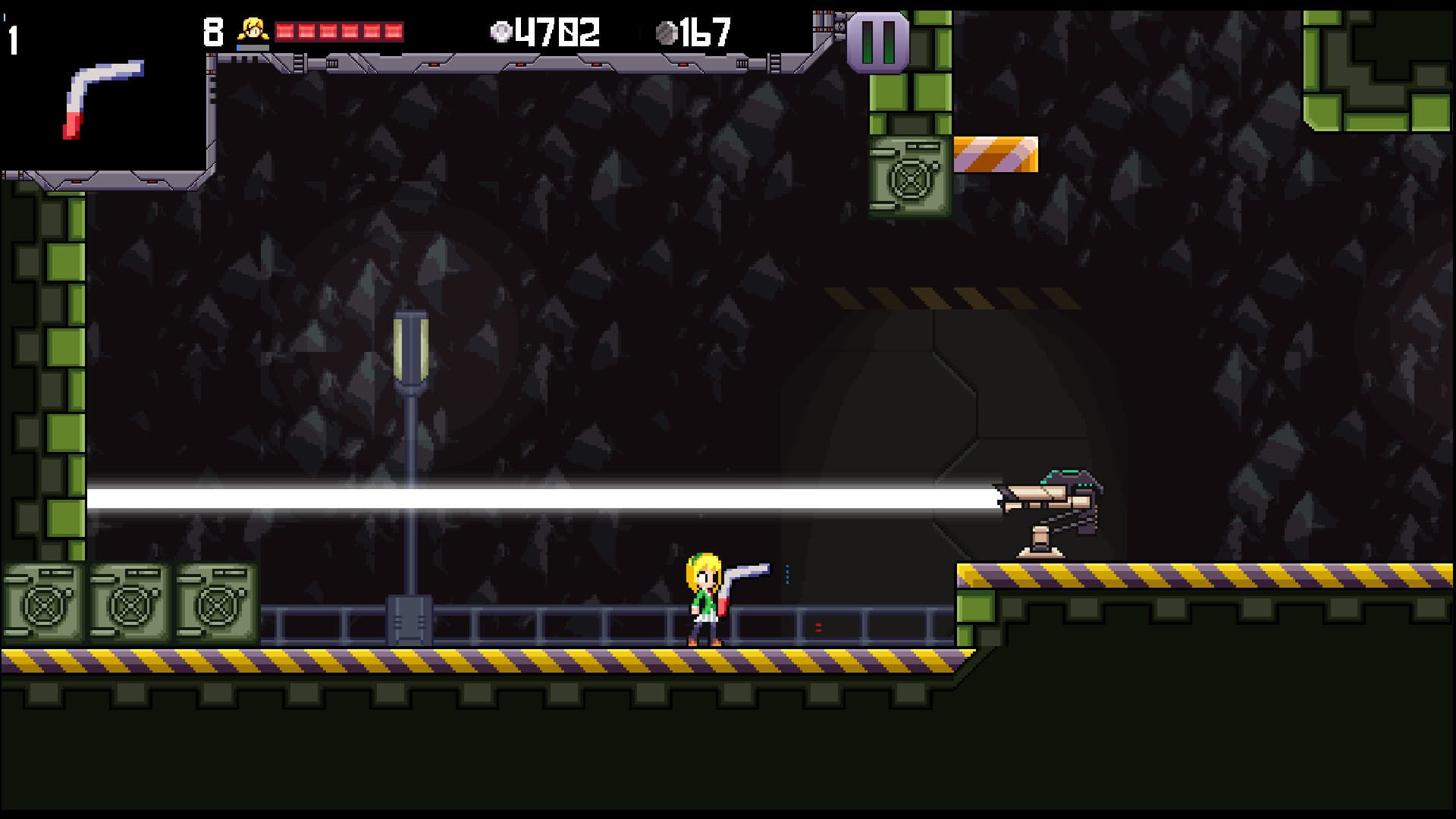Click the silver coin icon beside 4702

tap(501, 32)
